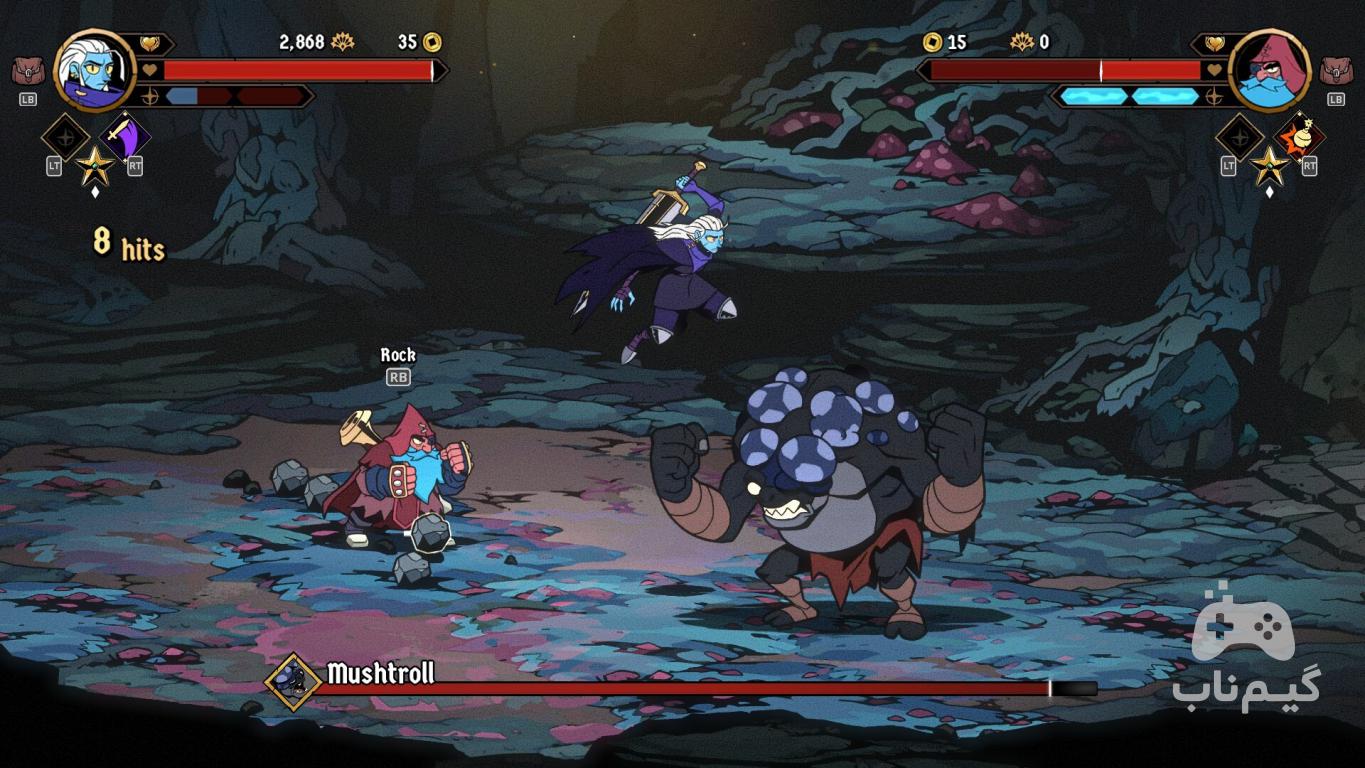Open the hooded dwarf's satchel

coord(1335,72)
